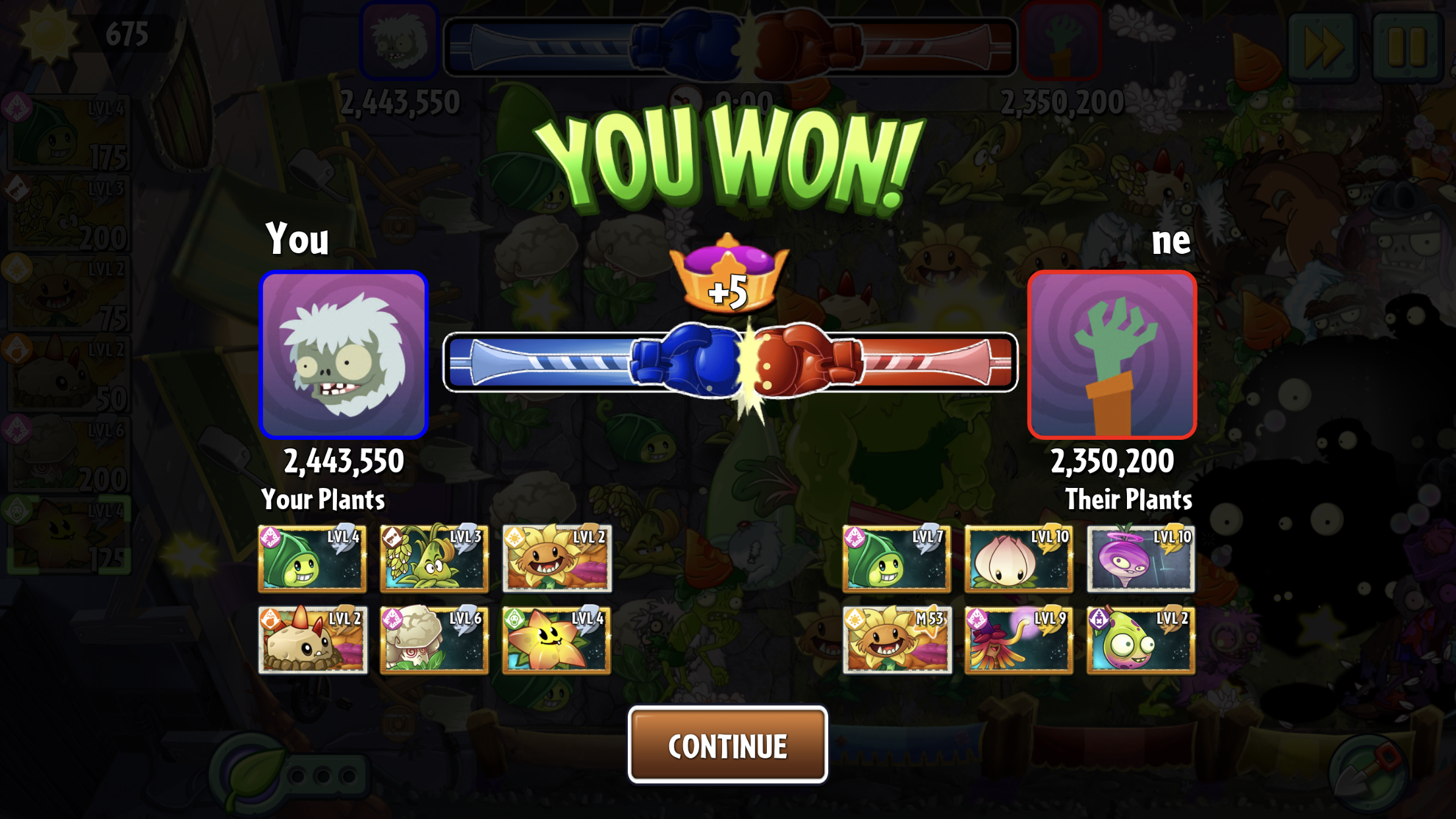Screen dimensions: 1456x819
Task: Select your yeti zombie avatar portrait
Action: click(x=344, y=355)
